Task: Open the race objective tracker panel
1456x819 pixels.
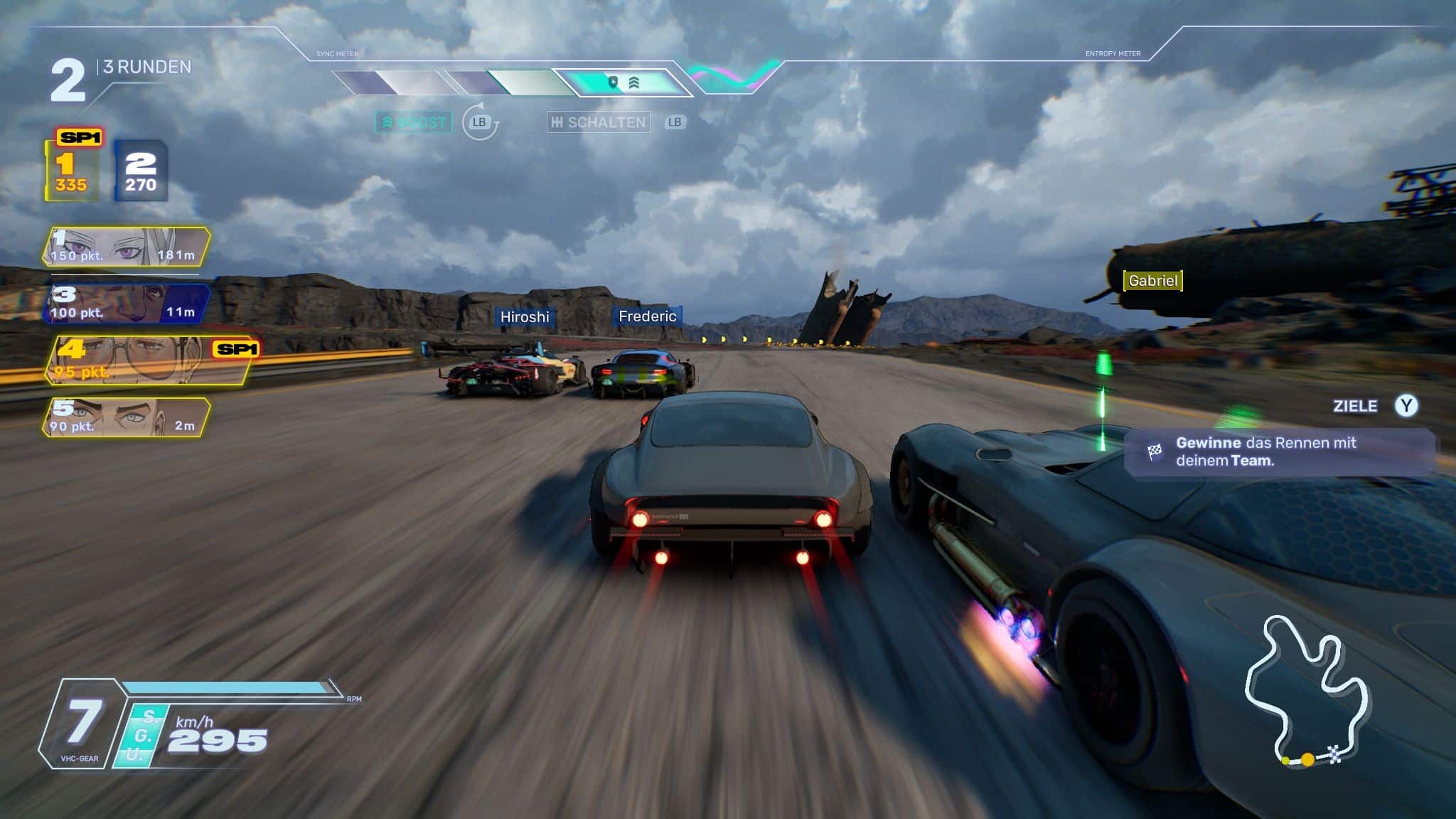Action: point(1278,451)
